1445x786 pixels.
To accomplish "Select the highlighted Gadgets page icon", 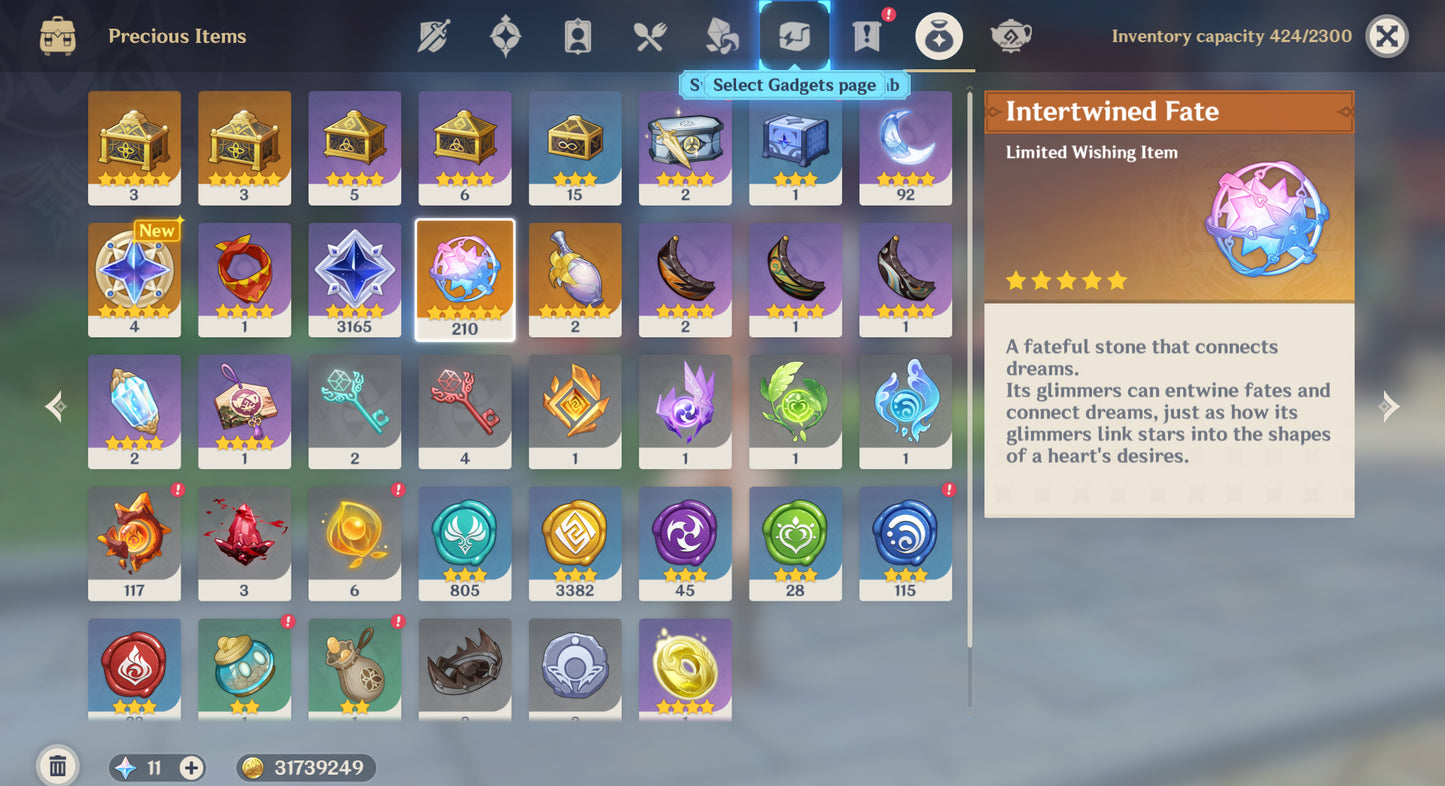I will tap(792, 35).
